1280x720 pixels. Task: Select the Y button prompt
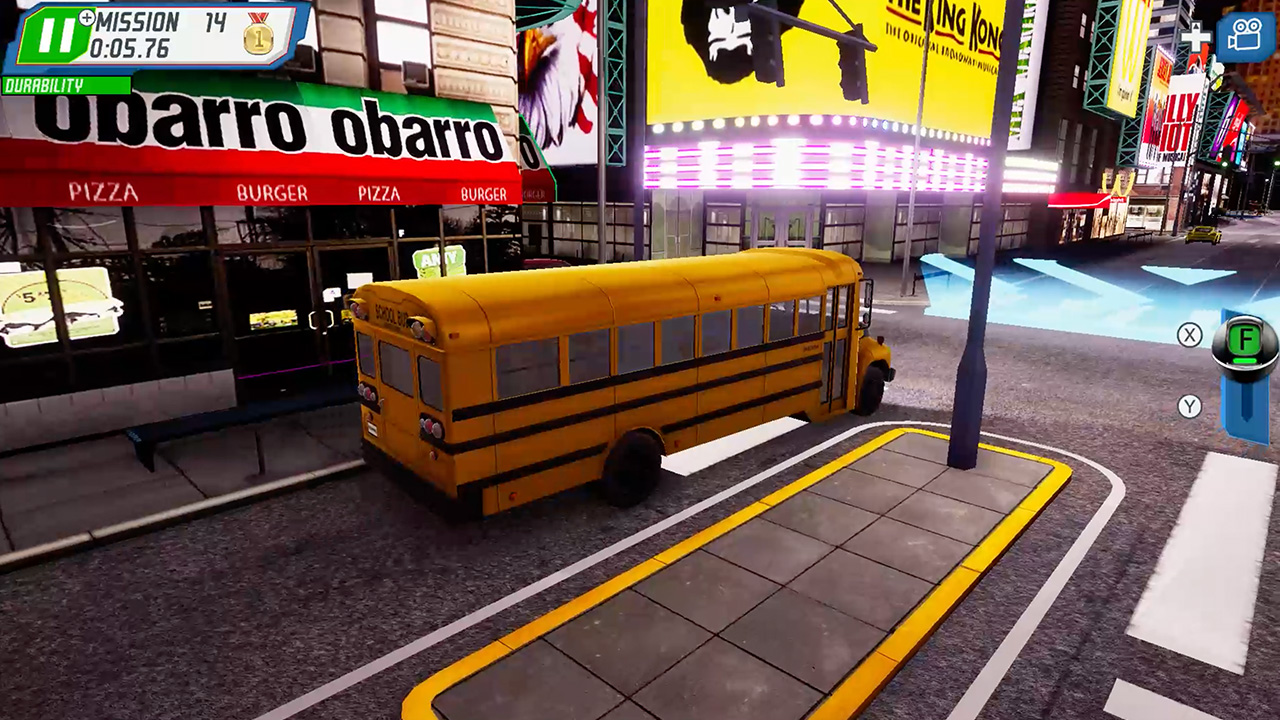pos(1190,407)
